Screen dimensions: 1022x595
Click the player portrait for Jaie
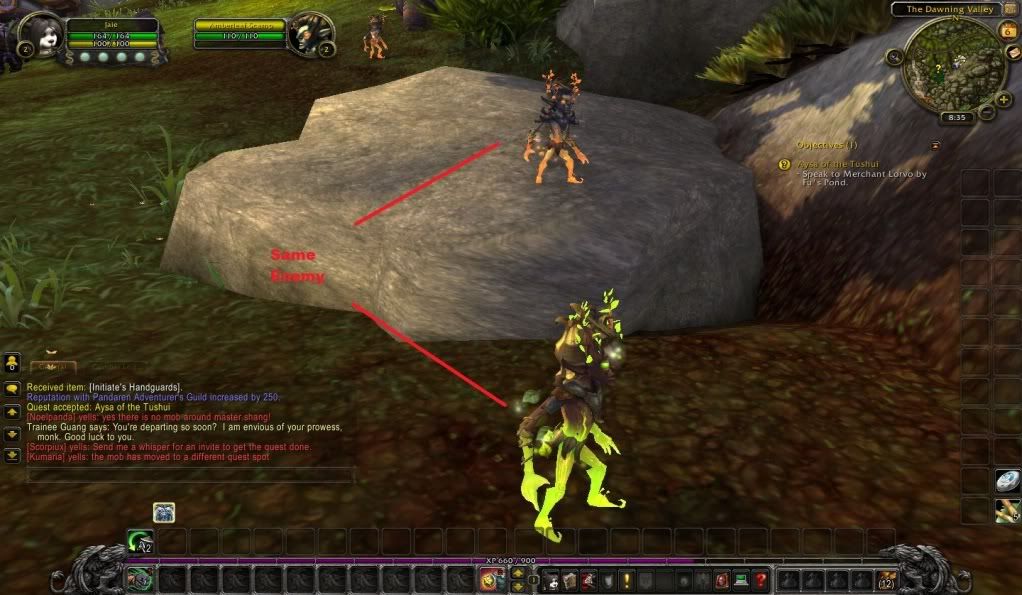[38, 36]
